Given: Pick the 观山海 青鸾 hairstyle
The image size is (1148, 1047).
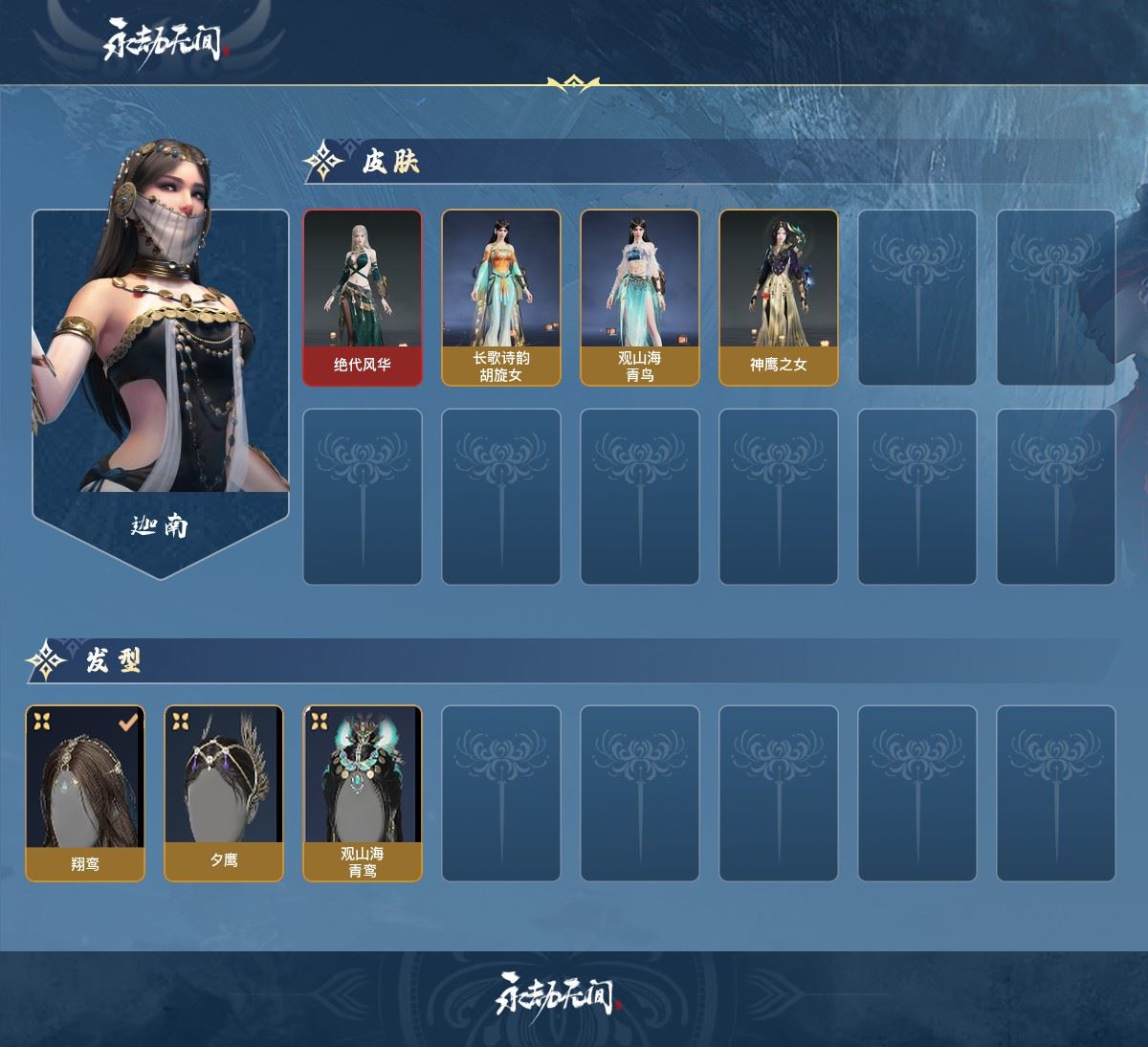Looking at the screenshot, I should [x=363, y=793].
